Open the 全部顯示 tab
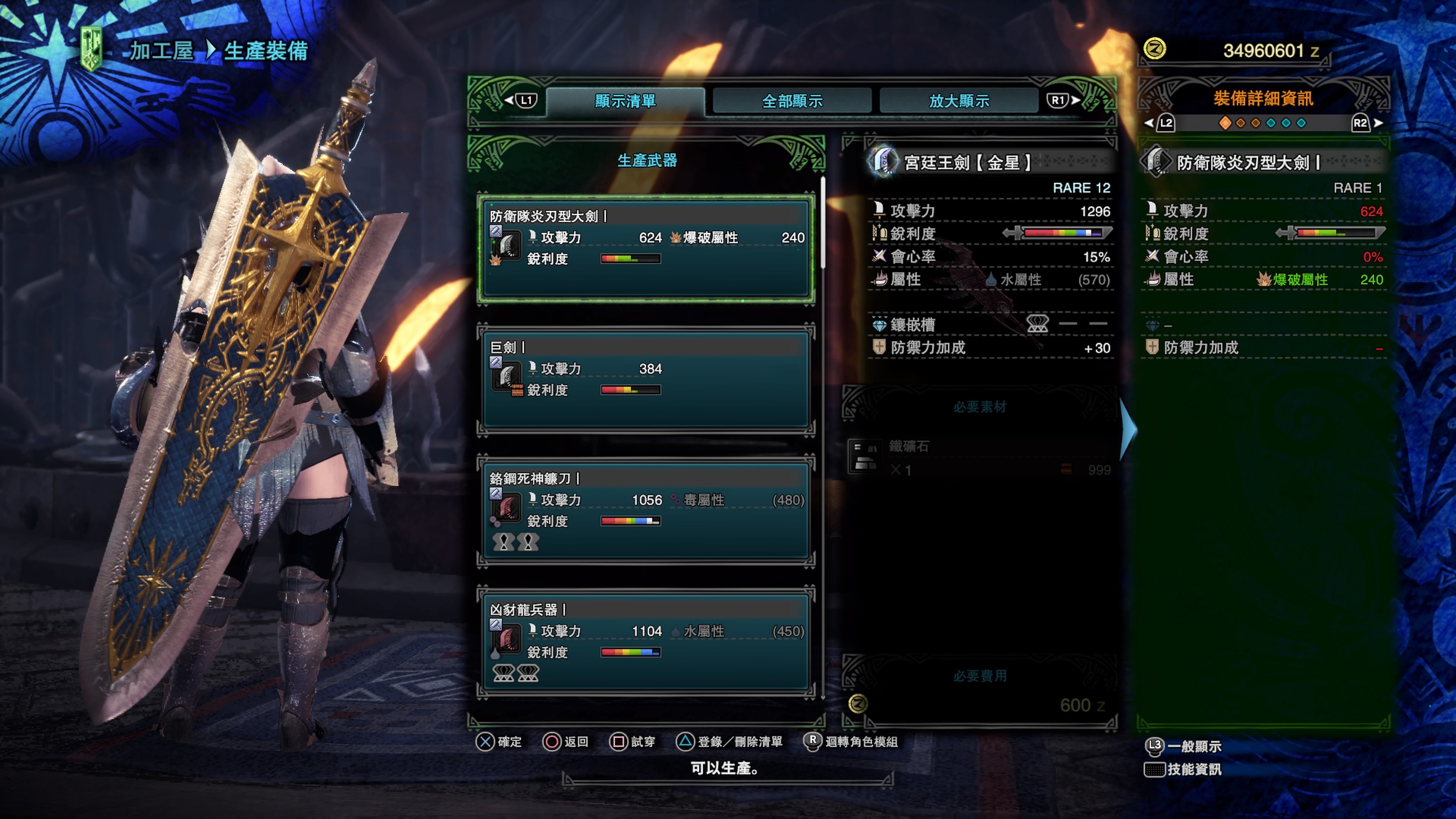 tap(792, 101)
